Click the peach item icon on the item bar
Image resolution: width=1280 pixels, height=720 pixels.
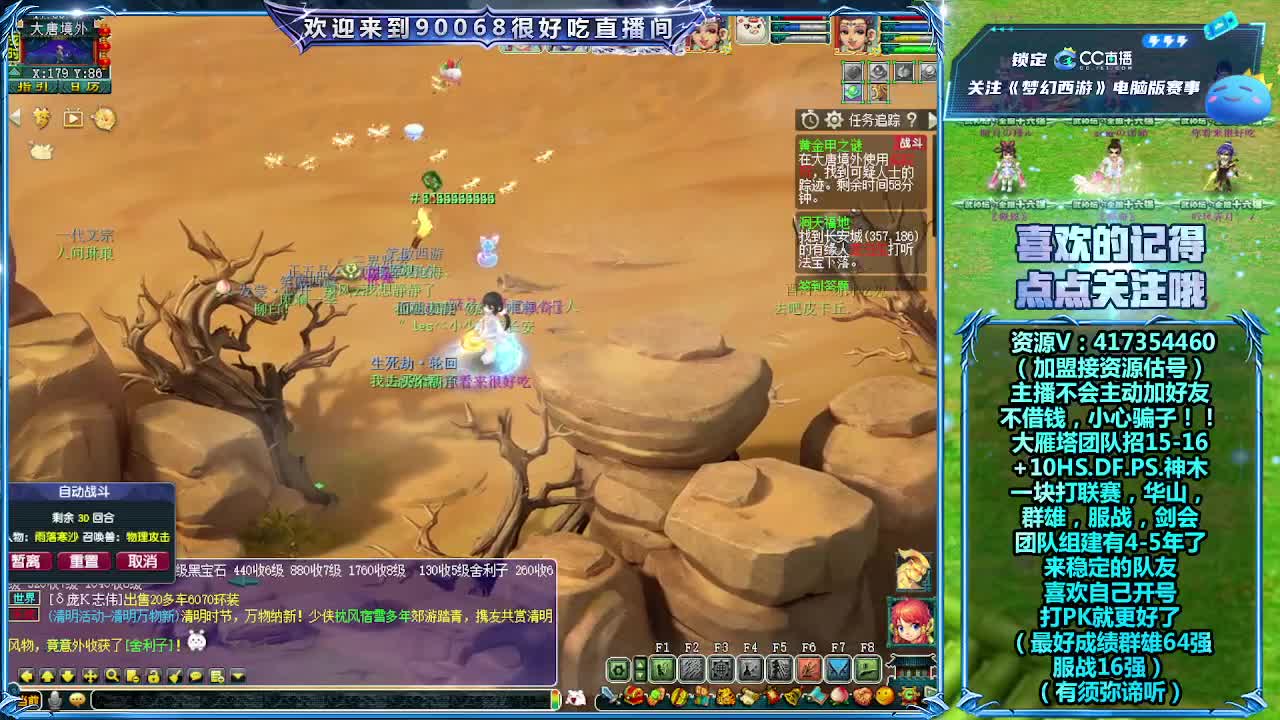pos(838,693)
